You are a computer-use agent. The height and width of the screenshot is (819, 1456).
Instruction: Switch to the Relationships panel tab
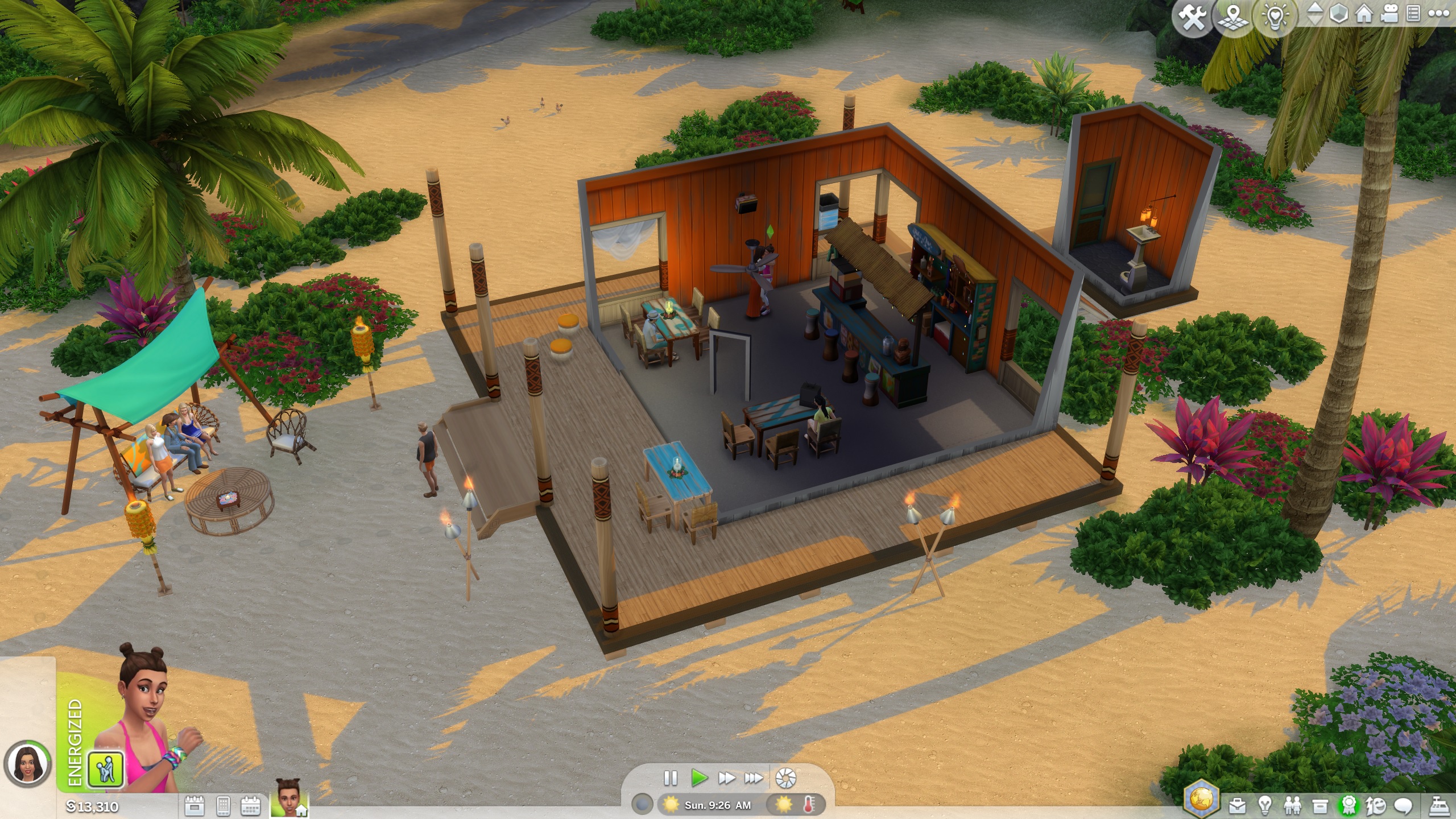coord(1293,806)
